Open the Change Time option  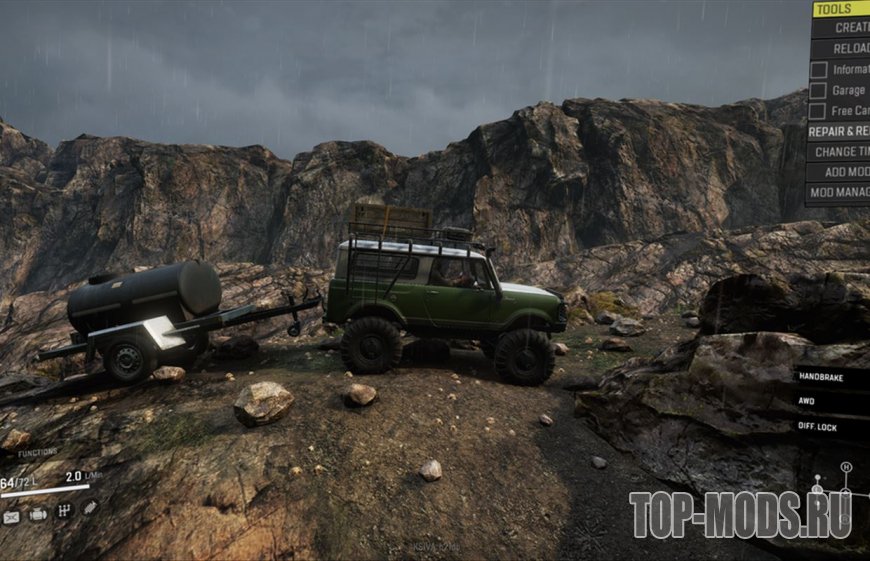(x=840, y=152)
